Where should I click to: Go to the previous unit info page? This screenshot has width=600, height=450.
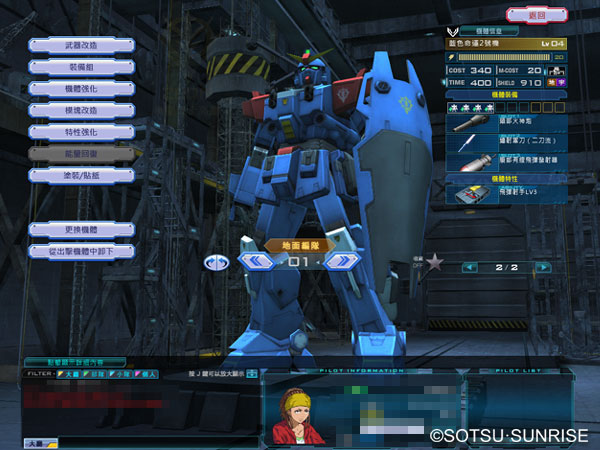[469, 268]
